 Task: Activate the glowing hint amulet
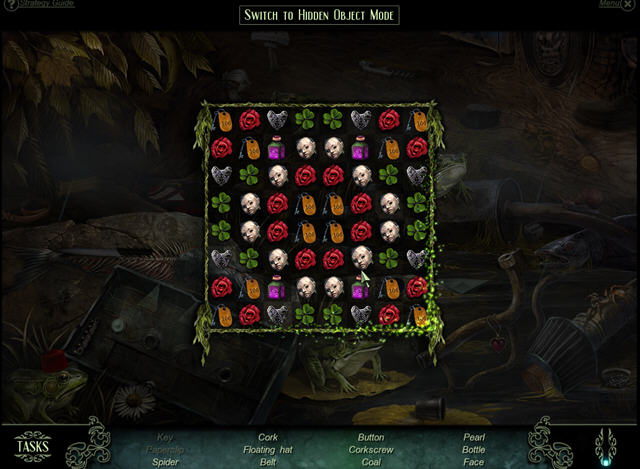605,446
